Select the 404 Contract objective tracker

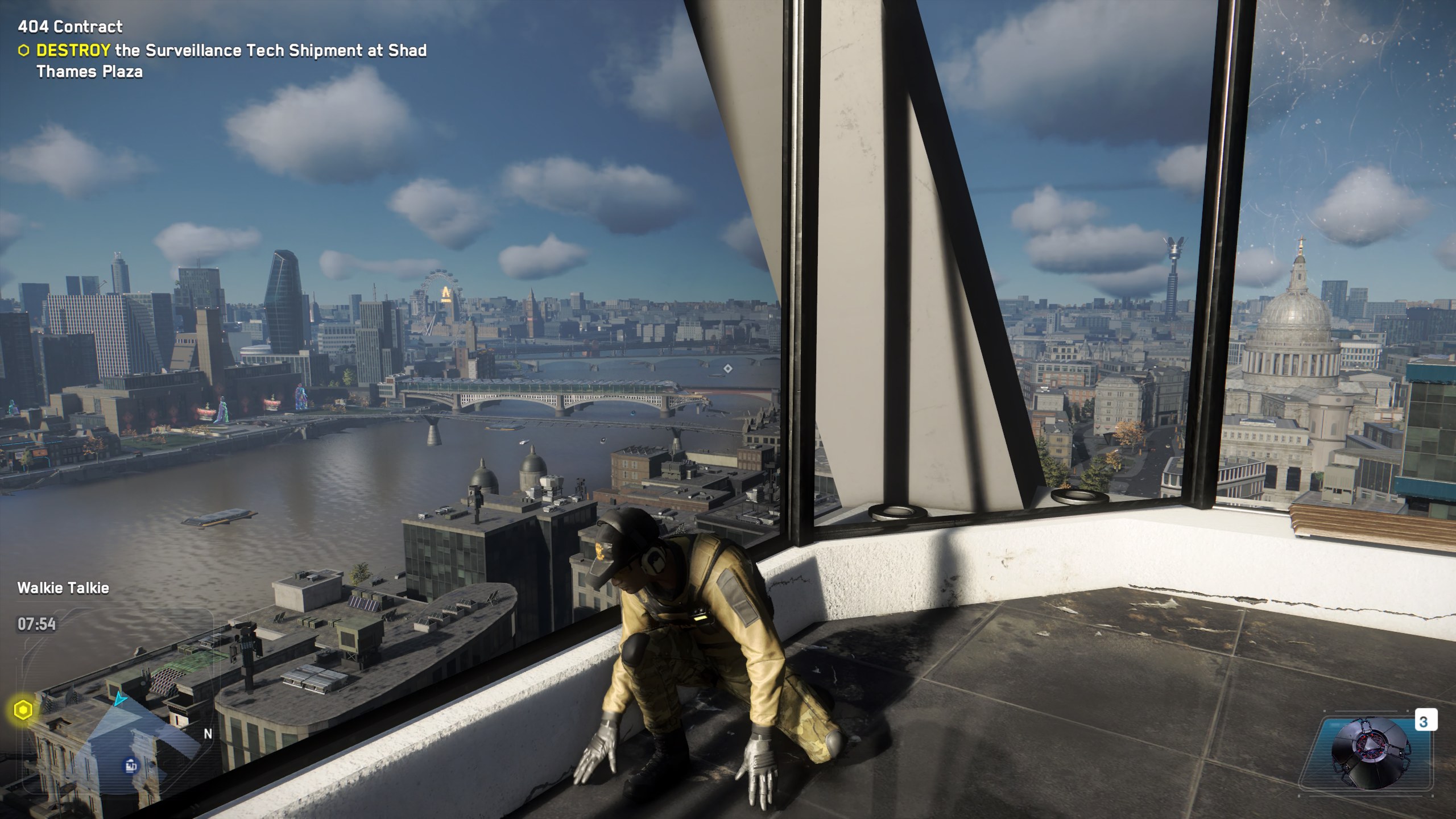tap(70, 27)
